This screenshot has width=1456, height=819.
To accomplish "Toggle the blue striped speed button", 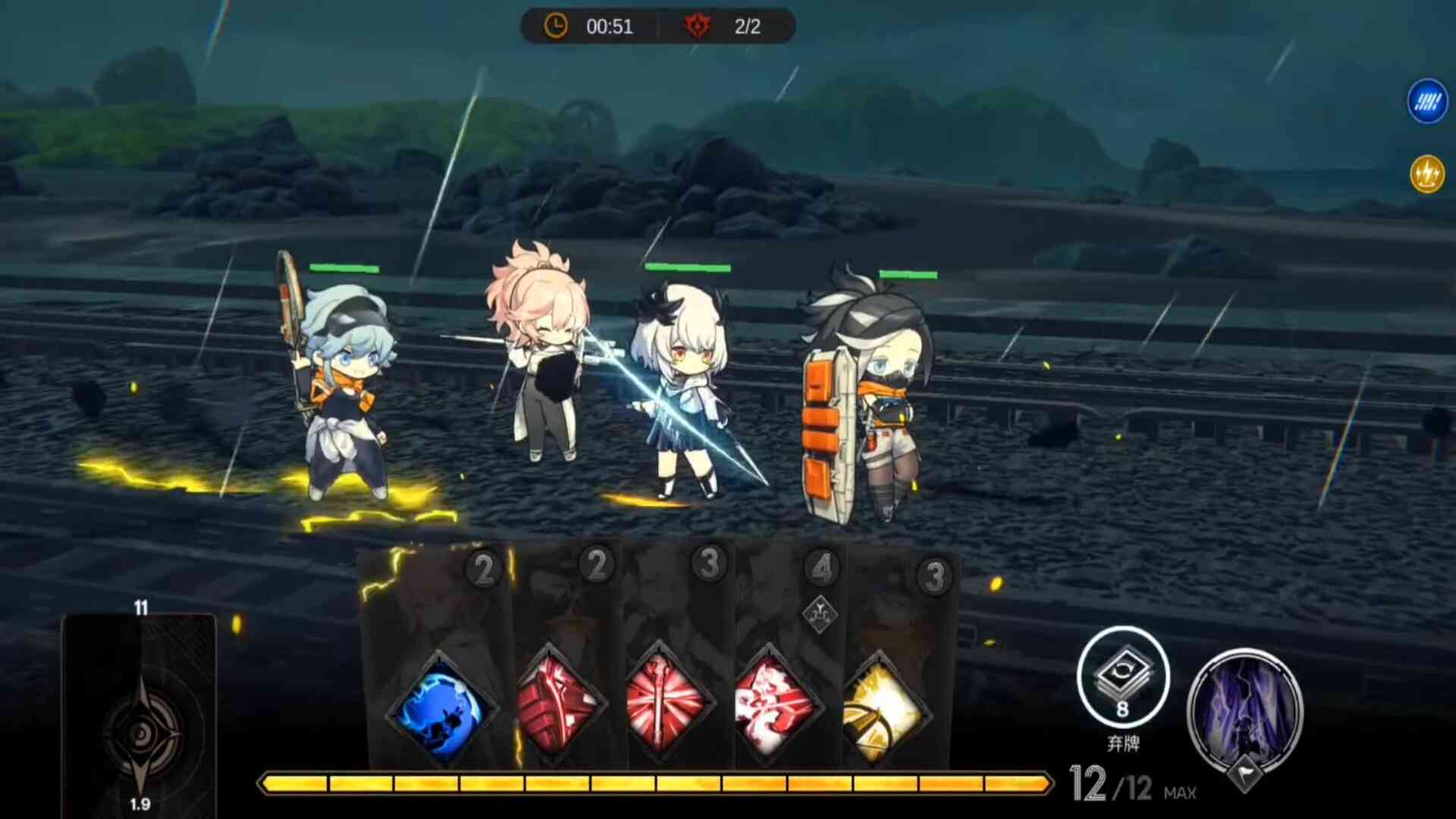I will click(1427, 101).
